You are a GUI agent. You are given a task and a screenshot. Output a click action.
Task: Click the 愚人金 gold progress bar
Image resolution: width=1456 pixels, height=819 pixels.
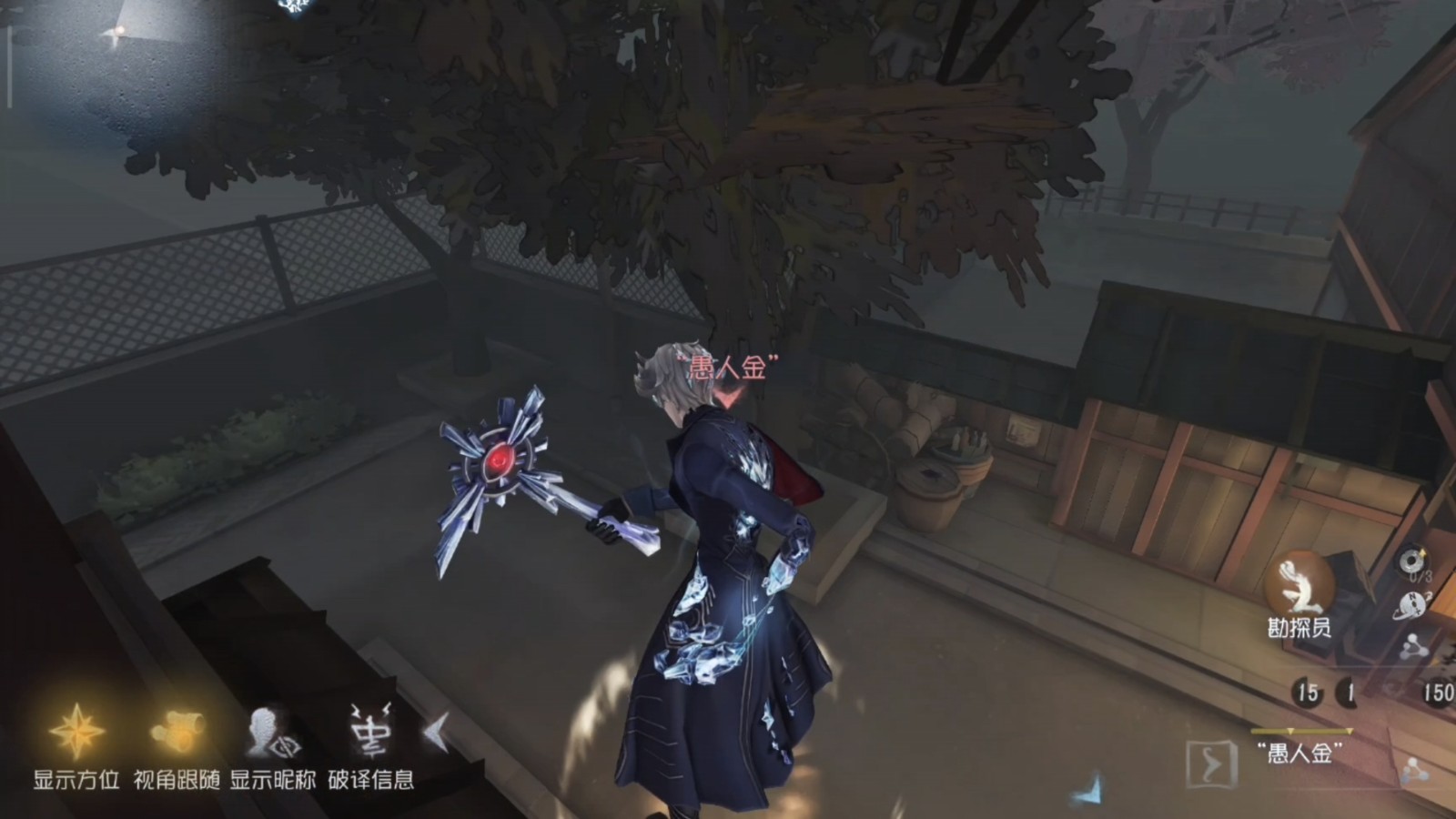tap(1303, 730)
